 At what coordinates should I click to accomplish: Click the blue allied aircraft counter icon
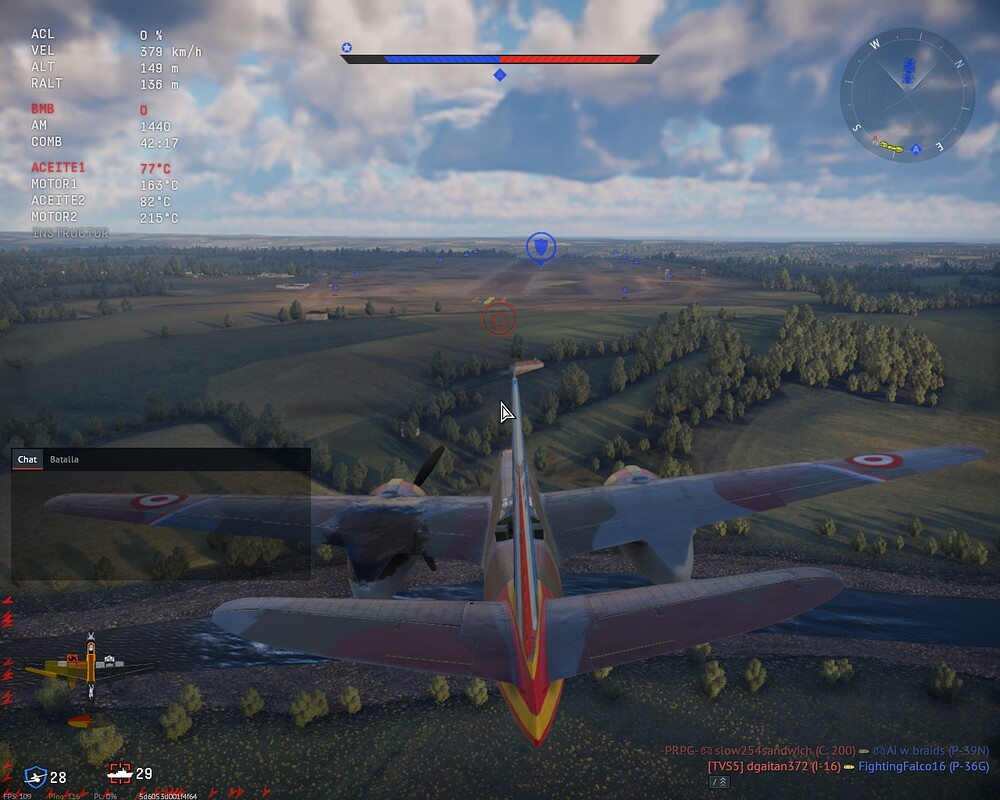click(x=36, y=775)
